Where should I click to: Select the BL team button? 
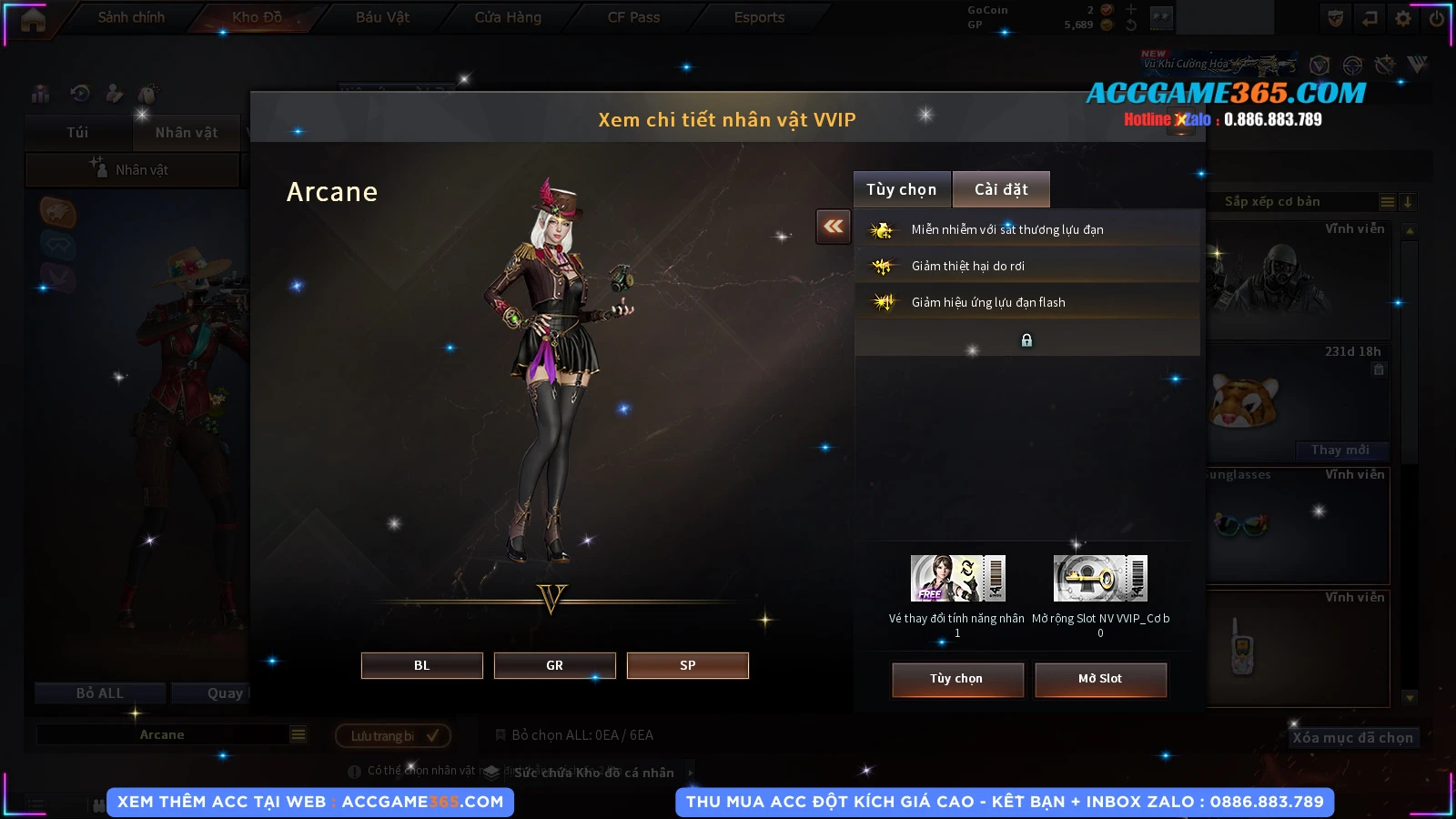[421, 665]
